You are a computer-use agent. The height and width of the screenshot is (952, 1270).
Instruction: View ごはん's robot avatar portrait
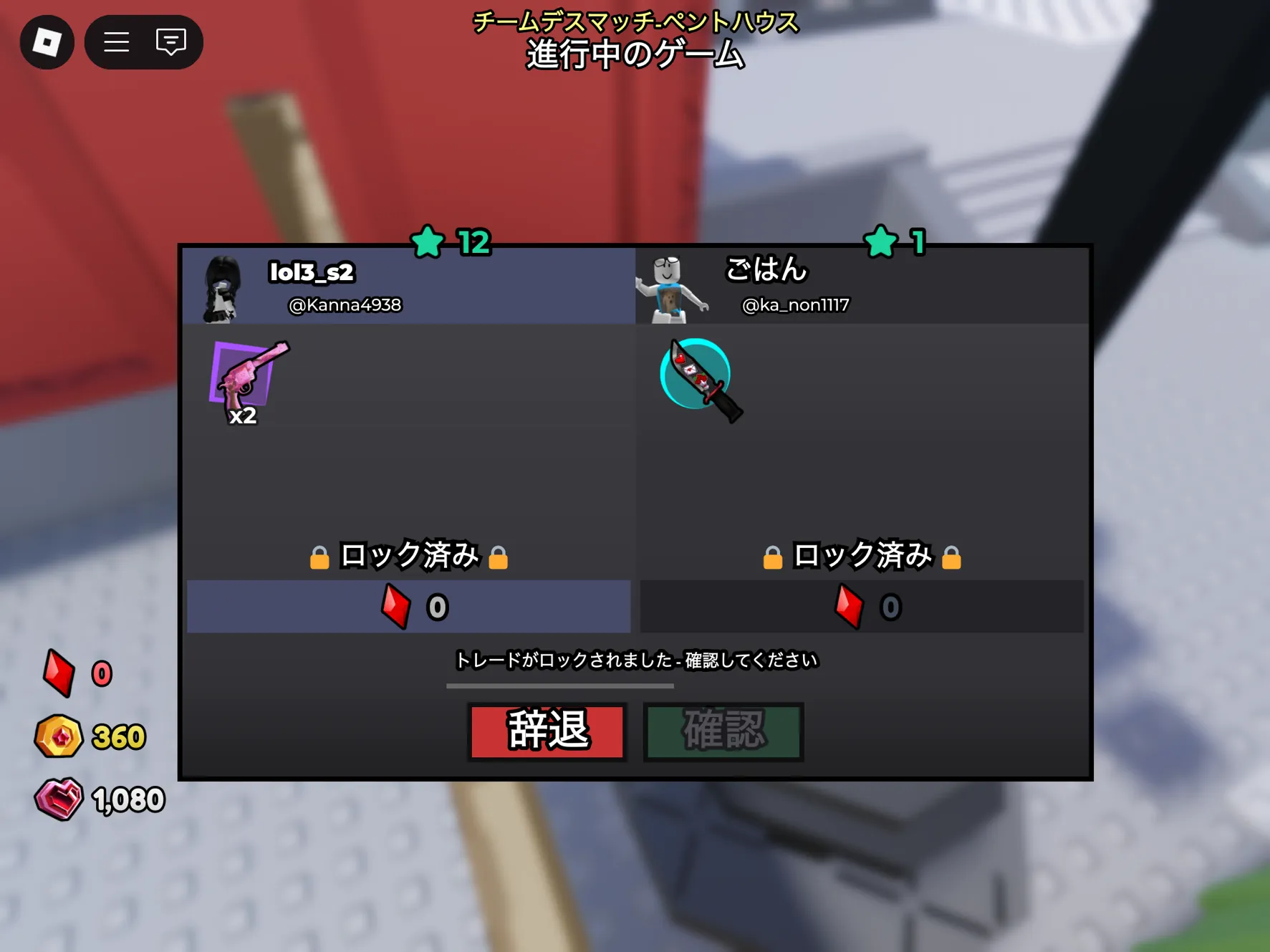click(x=671, y=289)
